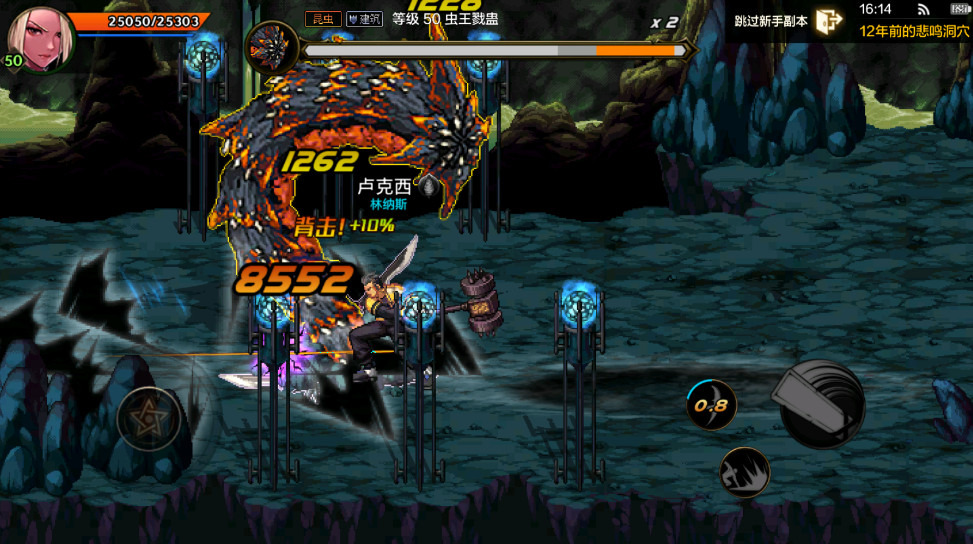Activate the crescent slash skill on cooldown
This screenshot has width=973, height=544.
(711, 405)
